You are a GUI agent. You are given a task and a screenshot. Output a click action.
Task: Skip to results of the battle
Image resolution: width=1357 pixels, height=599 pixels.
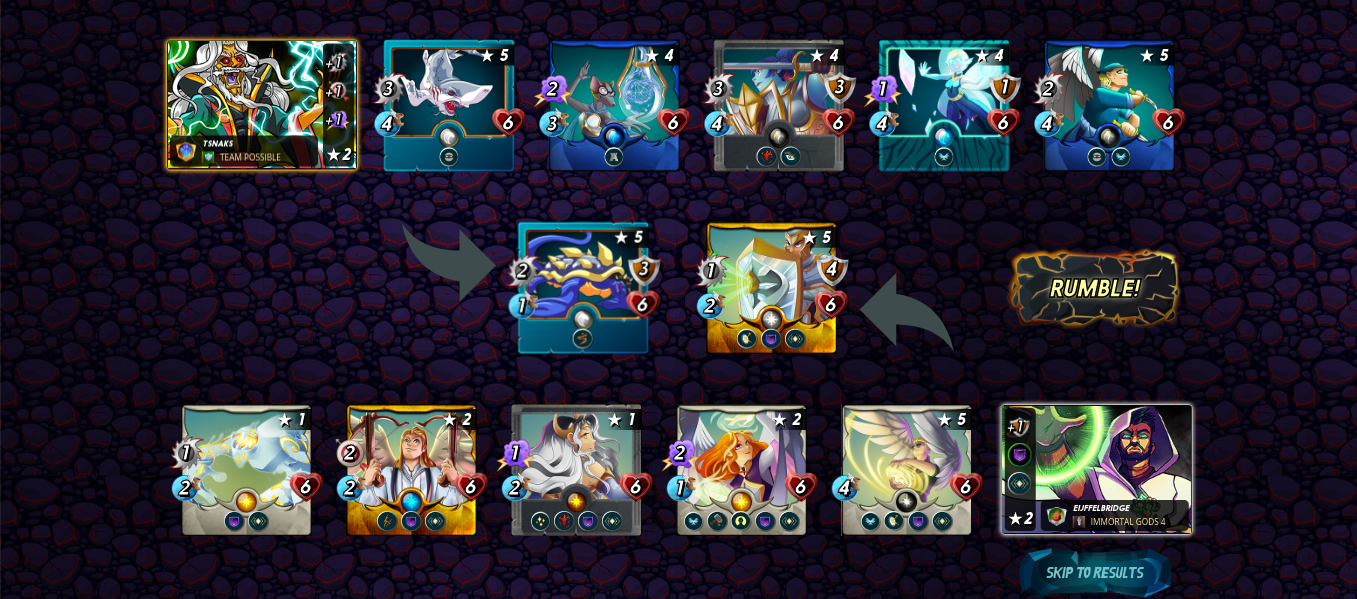pyautogui.click(x=1094, y=573)
